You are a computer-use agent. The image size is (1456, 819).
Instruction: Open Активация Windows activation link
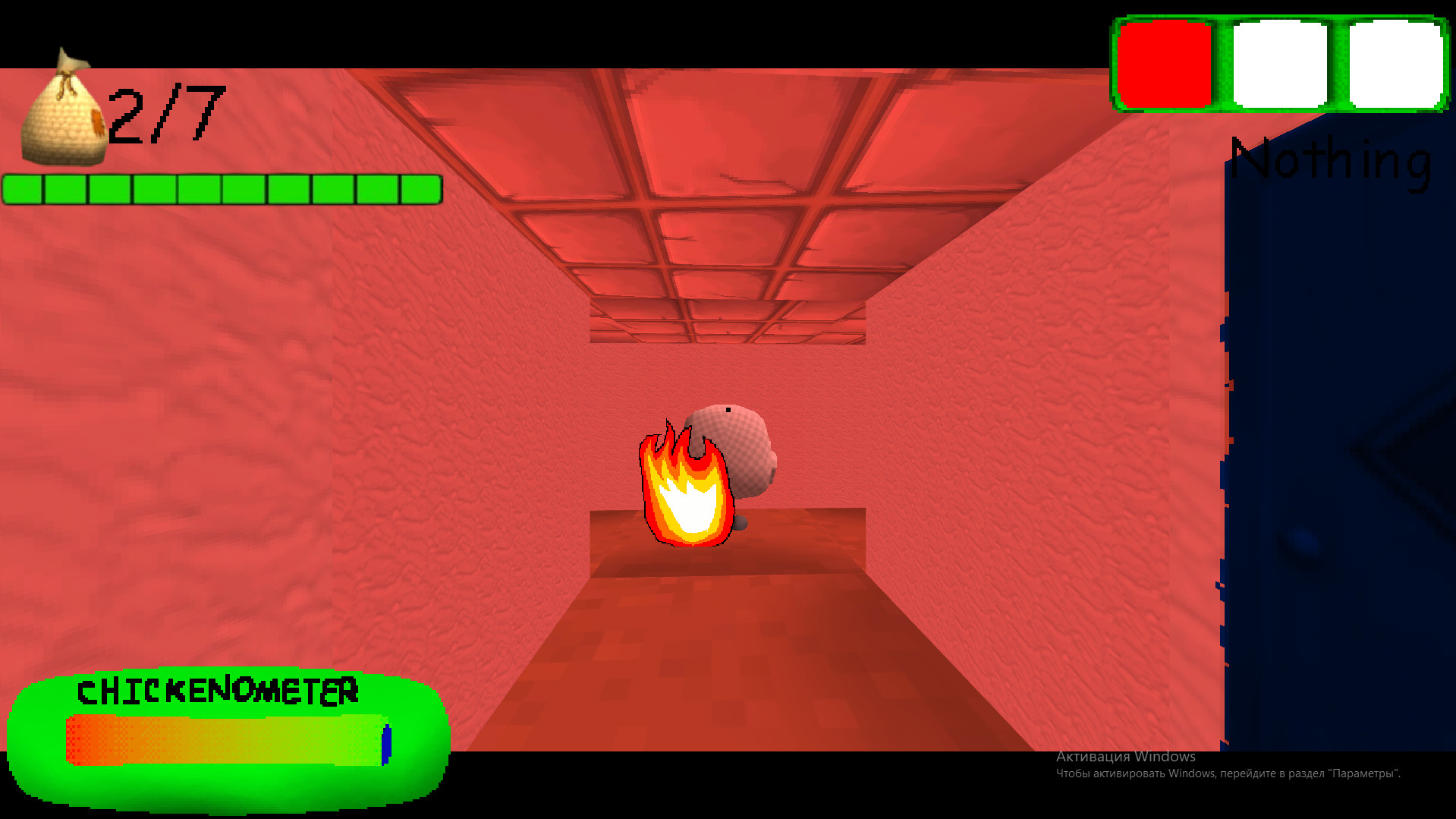click(1125, 757)
